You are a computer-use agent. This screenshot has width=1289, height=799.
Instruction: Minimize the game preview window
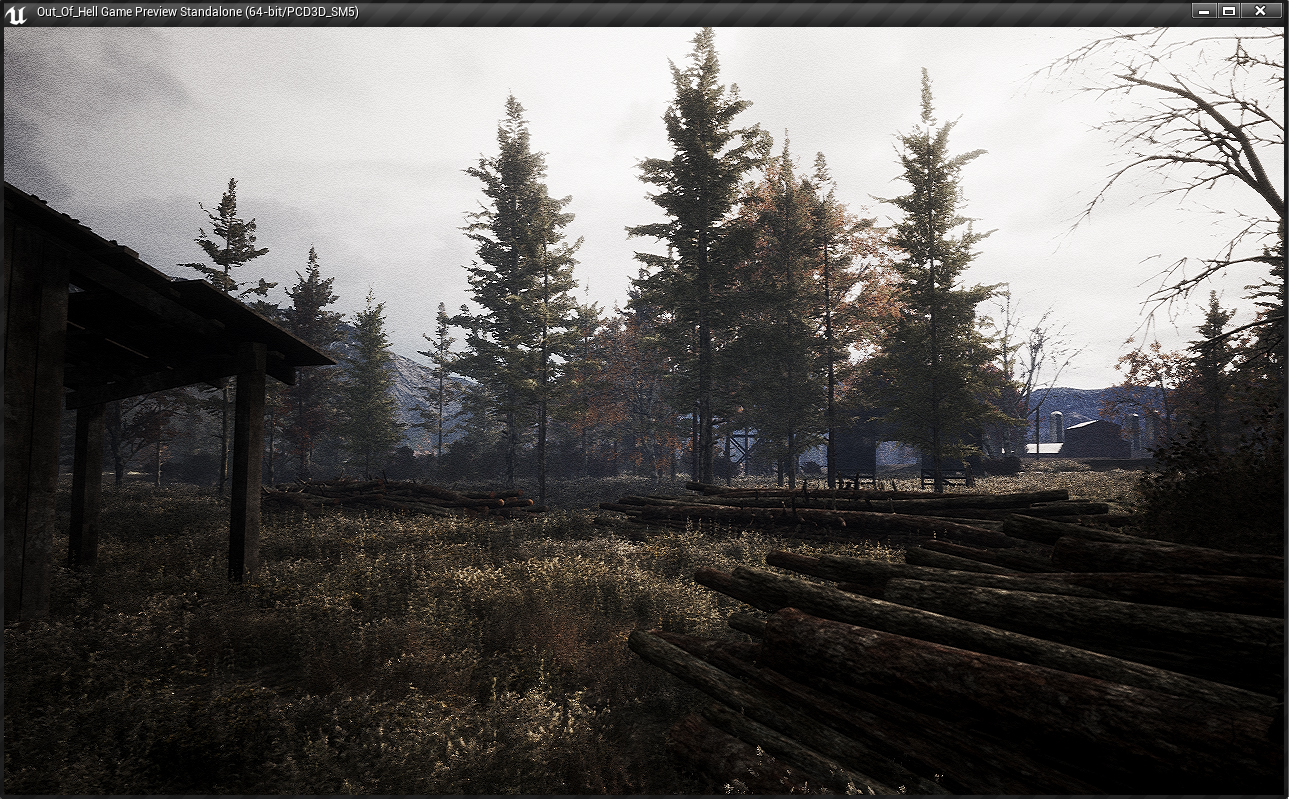[x=1203, y=11]
